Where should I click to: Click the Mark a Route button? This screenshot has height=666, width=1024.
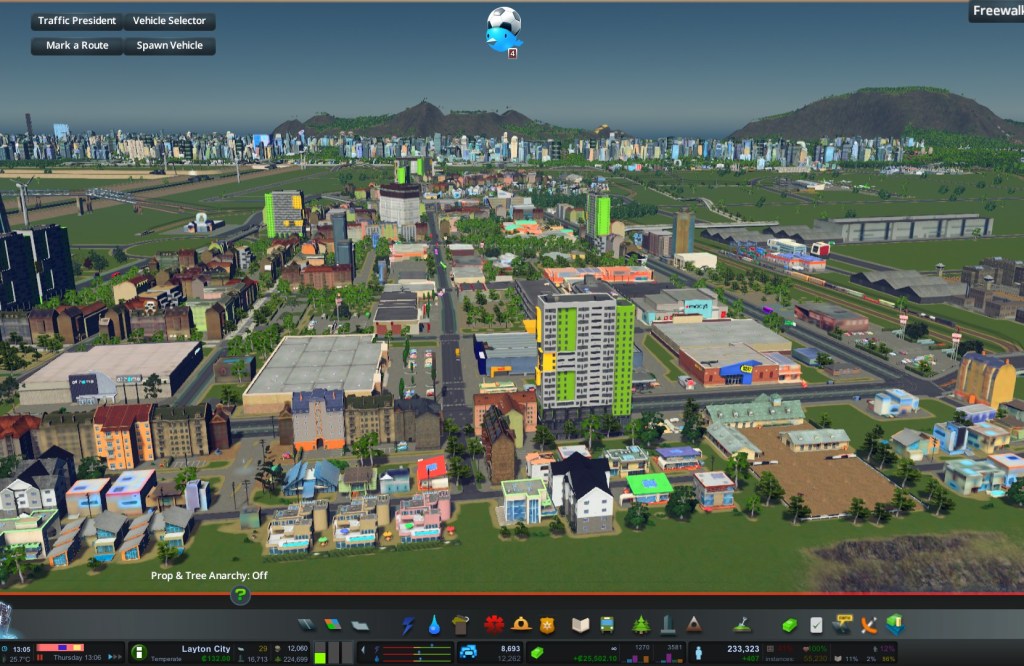pos(77,46)
